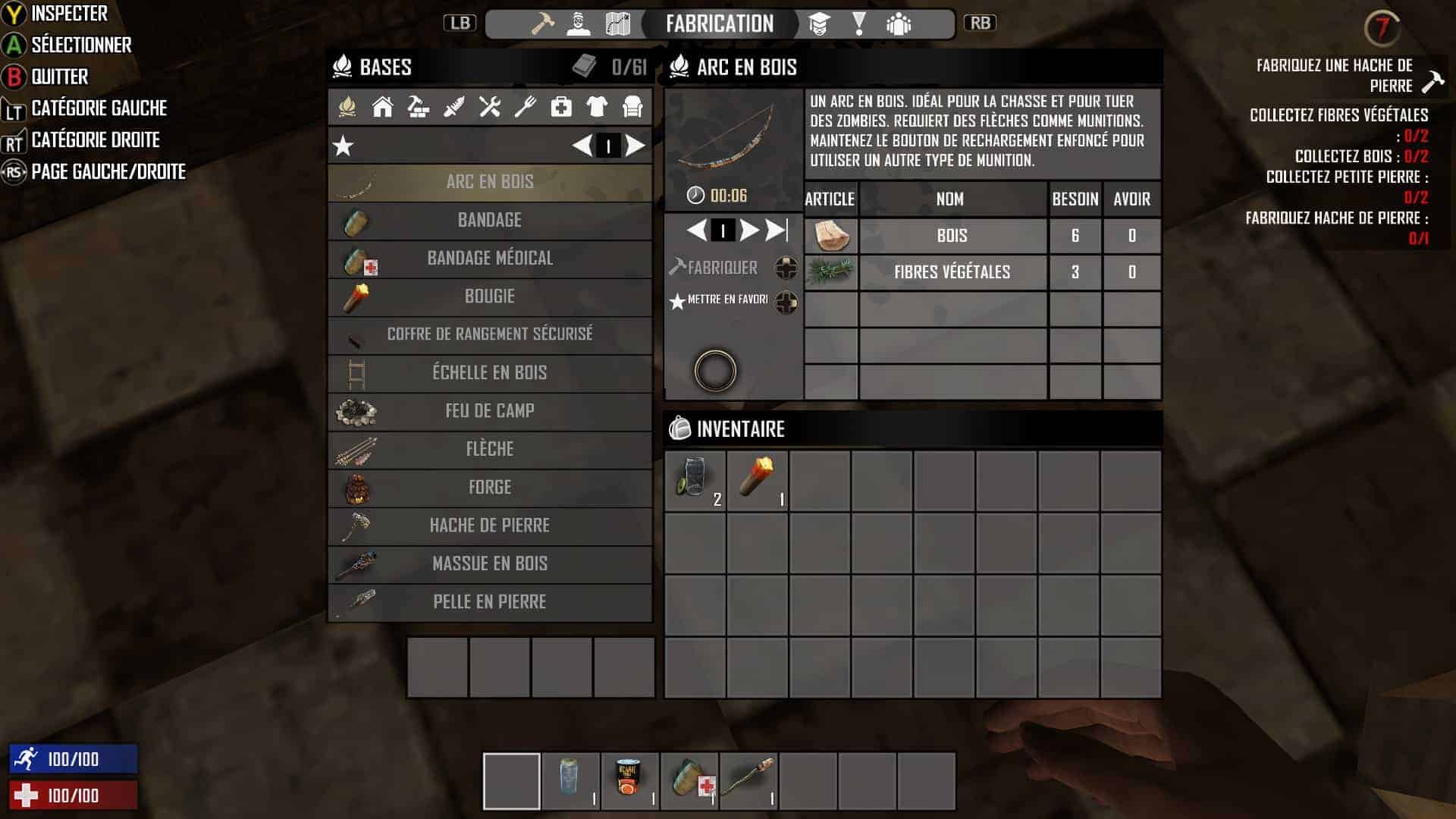Select the Feu de Camp recipe
The height and width of the screenshot is (819, 1456).
coord(490,411)
